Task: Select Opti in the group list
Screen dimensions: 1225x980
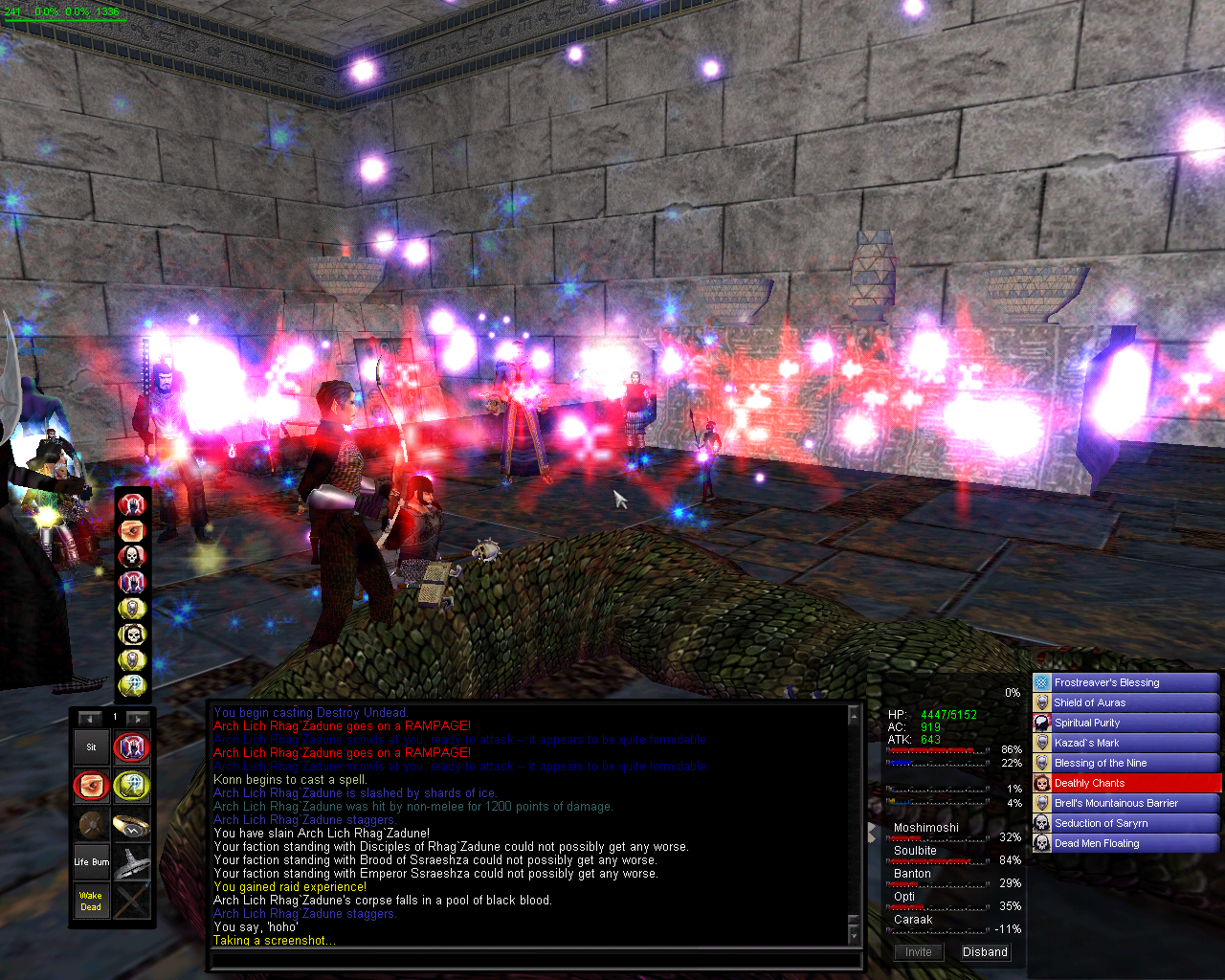Action: pos(904,897)
